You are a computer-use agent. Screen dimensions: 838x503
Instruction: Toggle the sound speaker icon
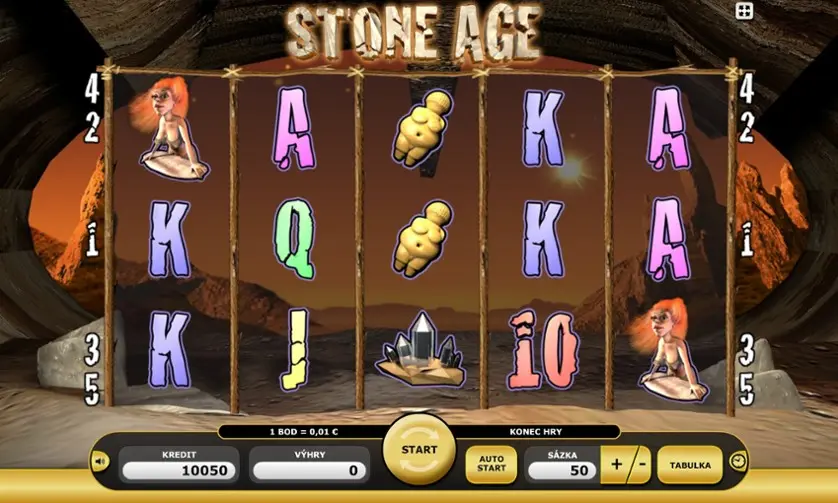tap(100, 462)
